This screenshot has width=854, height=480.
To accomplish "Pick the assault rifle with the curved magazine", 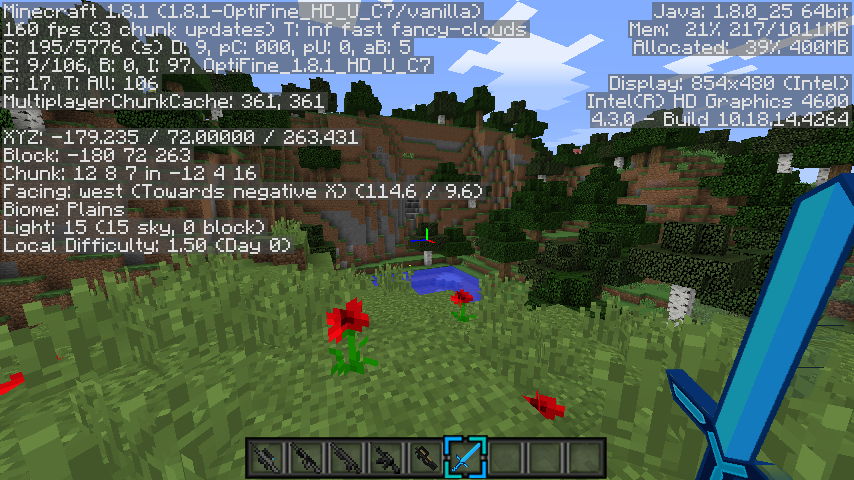I will point(386,458).
